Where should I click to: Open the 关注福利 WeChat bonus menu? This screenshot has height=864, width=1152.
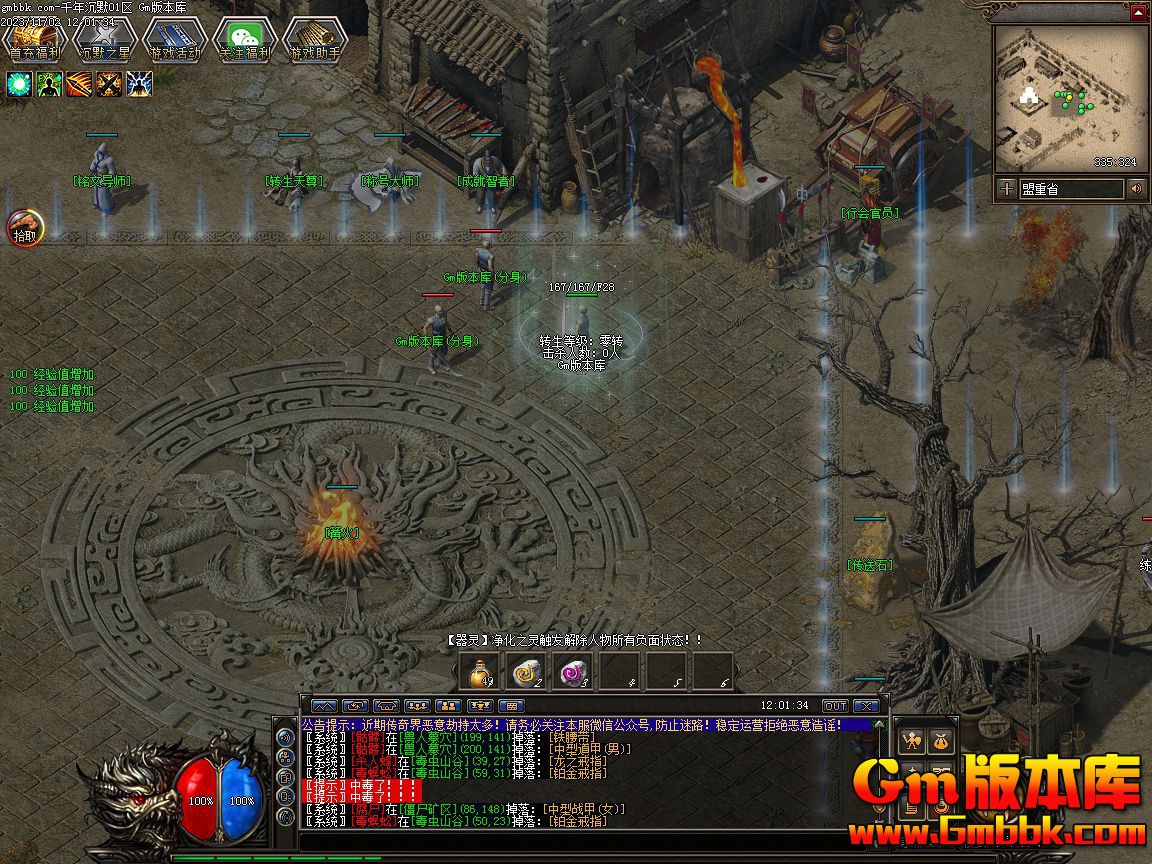tap(244, 41)
